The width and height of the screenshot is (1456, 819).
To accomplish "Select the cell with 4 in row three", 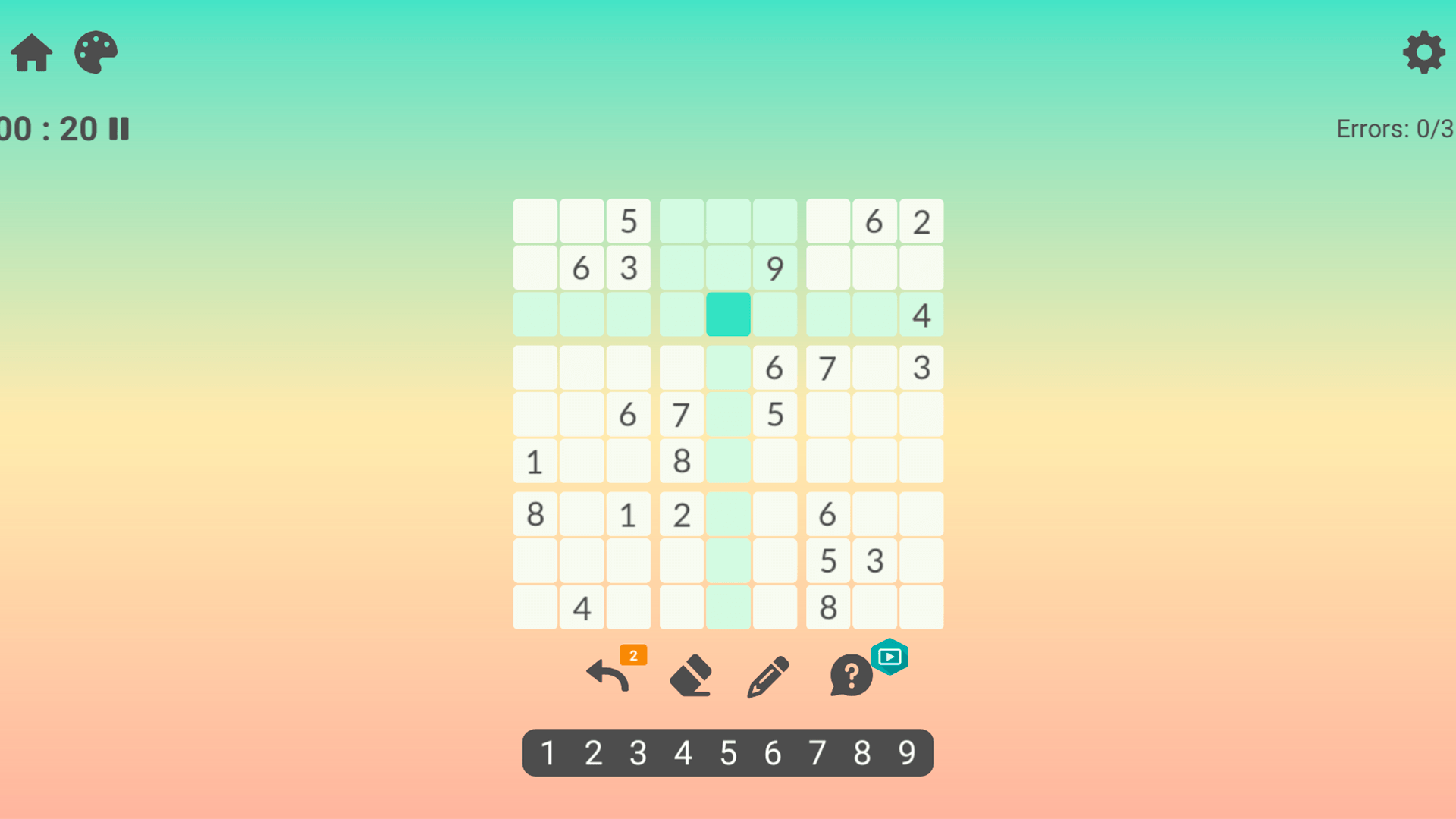I will [921, 314].
